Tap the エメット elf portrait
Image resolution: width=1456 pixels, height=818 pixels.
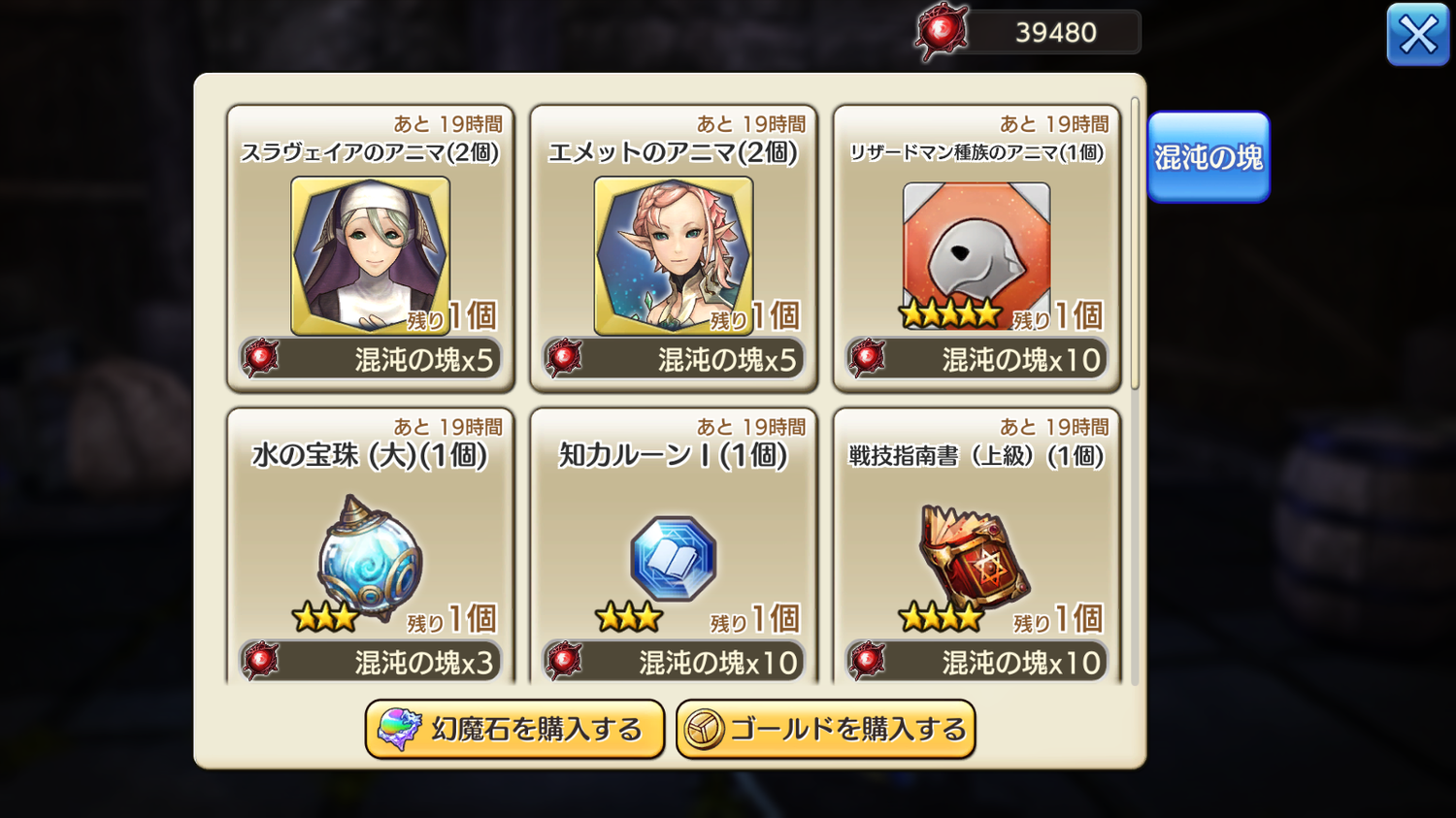pyautogui.click(x=674, y=254)
